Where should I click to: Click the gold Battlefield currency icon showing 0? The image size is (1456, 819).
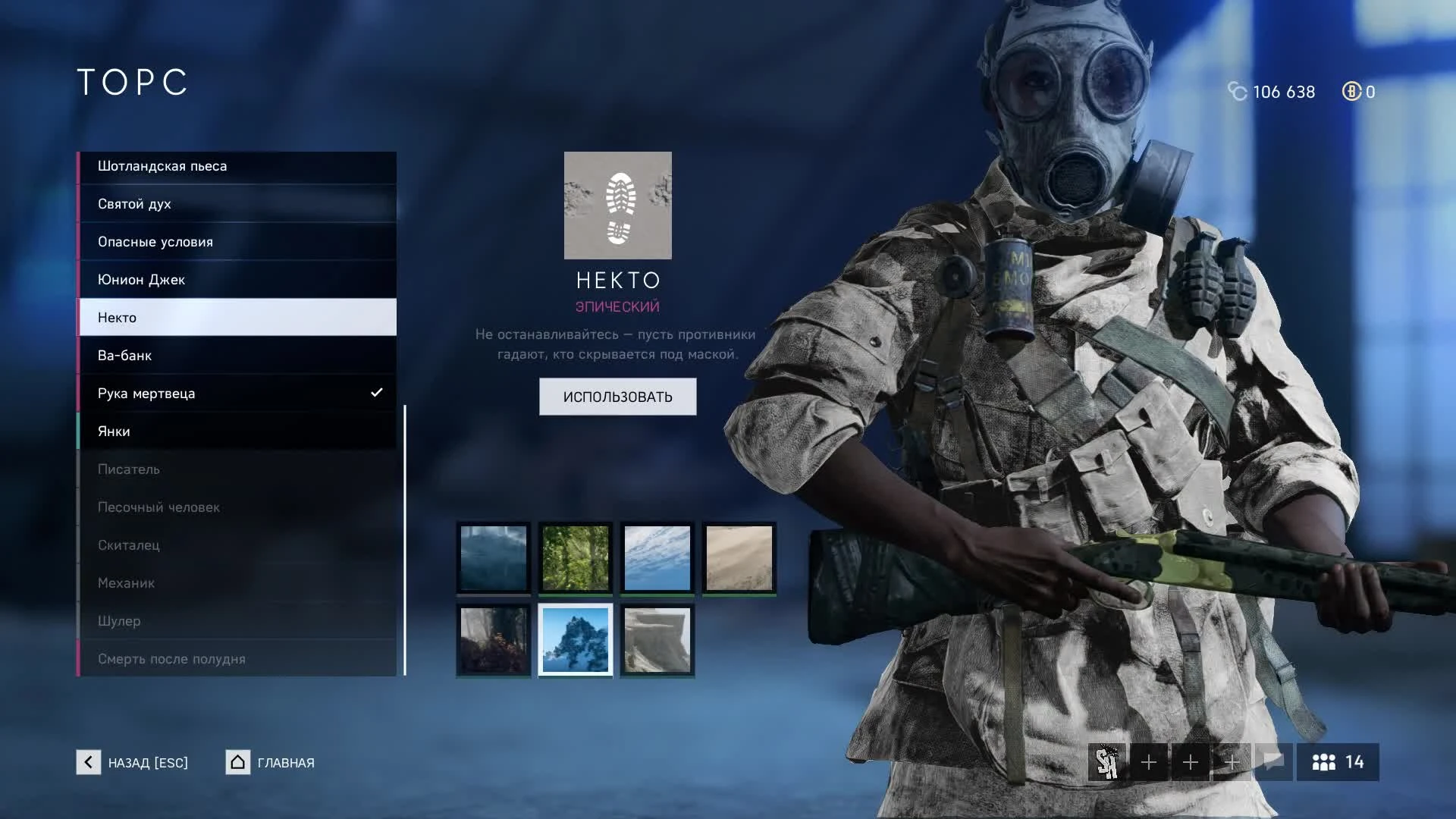point(1351,92)
